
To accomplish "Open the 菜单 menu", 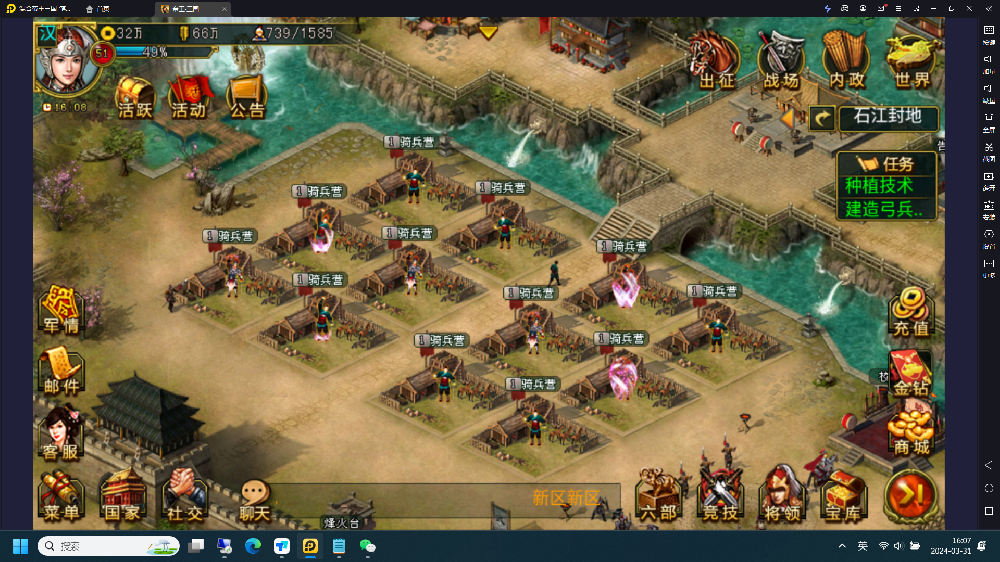I will pyautogui.click(x=61, y=496).
